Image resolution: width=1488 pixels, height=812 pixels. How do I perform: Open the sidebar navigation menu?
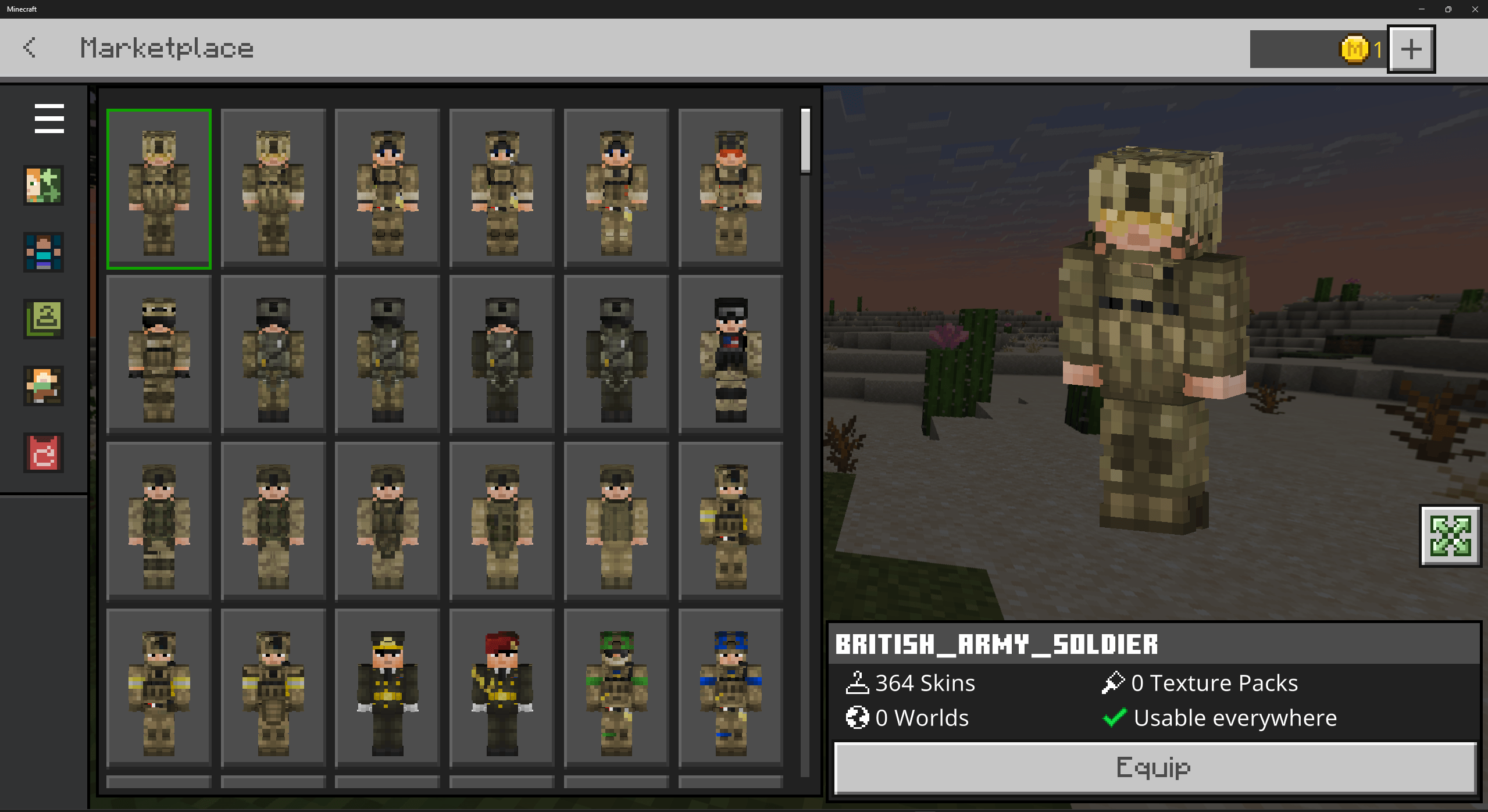pos(49,119)
